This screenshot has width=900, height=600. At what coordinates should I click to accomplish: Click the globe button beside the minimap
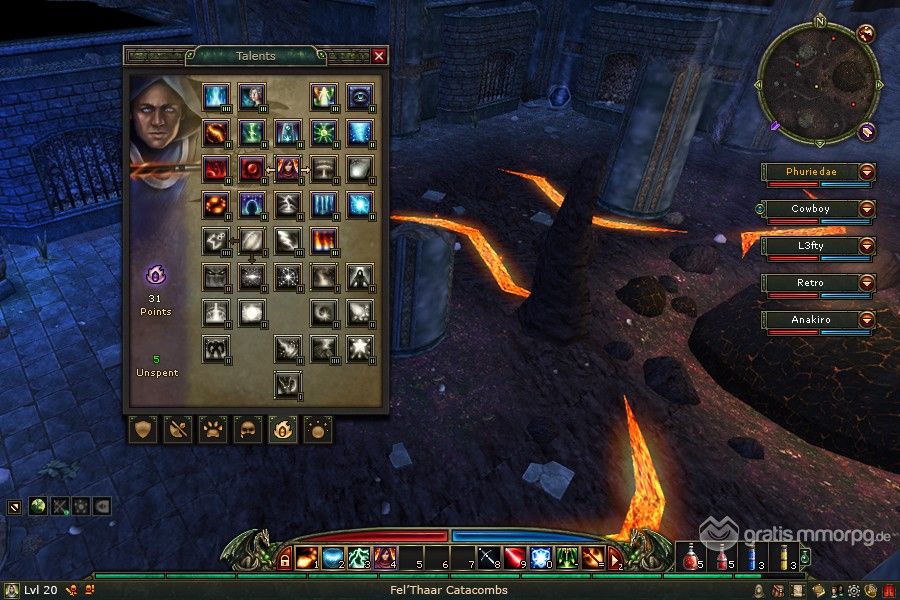click(x=865, y=34)
